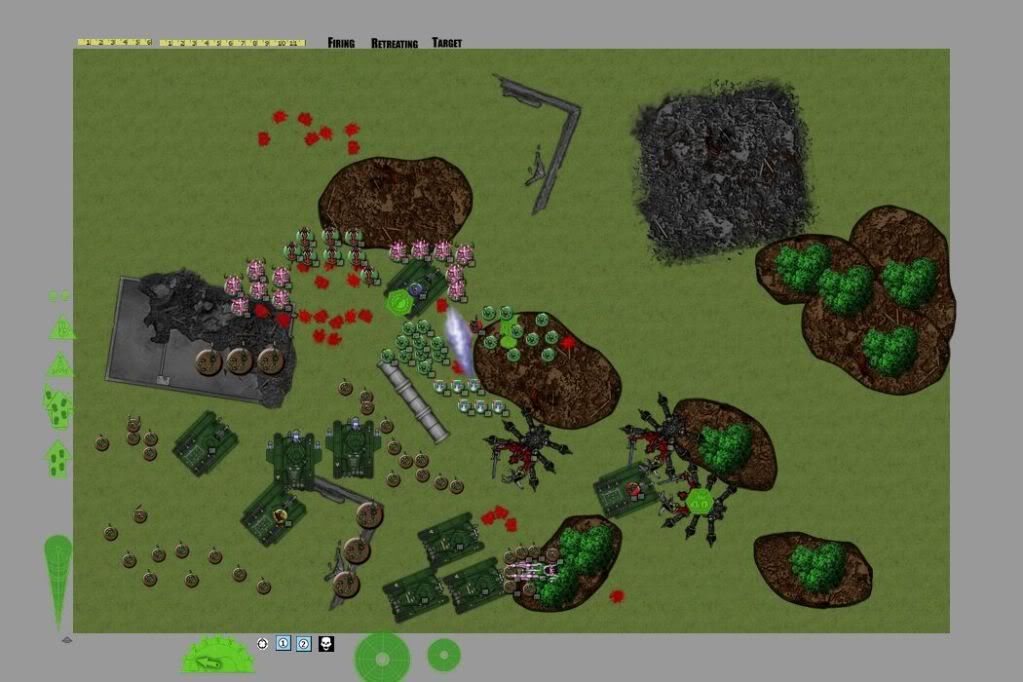Choose the Target marker label

447,43
